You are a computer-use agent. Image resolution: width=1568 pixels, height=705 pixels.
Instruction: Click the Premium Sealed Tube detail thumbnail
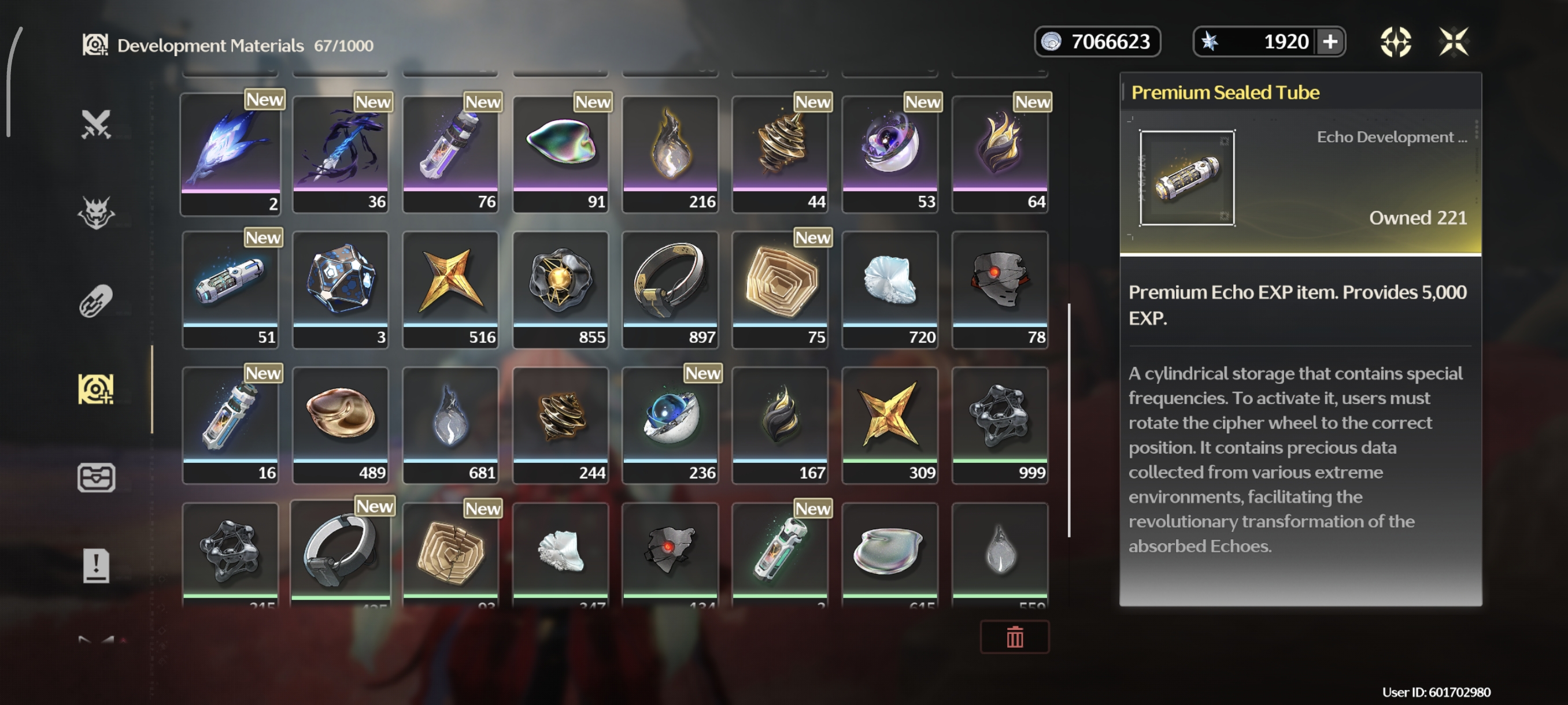coord(1187,177)
